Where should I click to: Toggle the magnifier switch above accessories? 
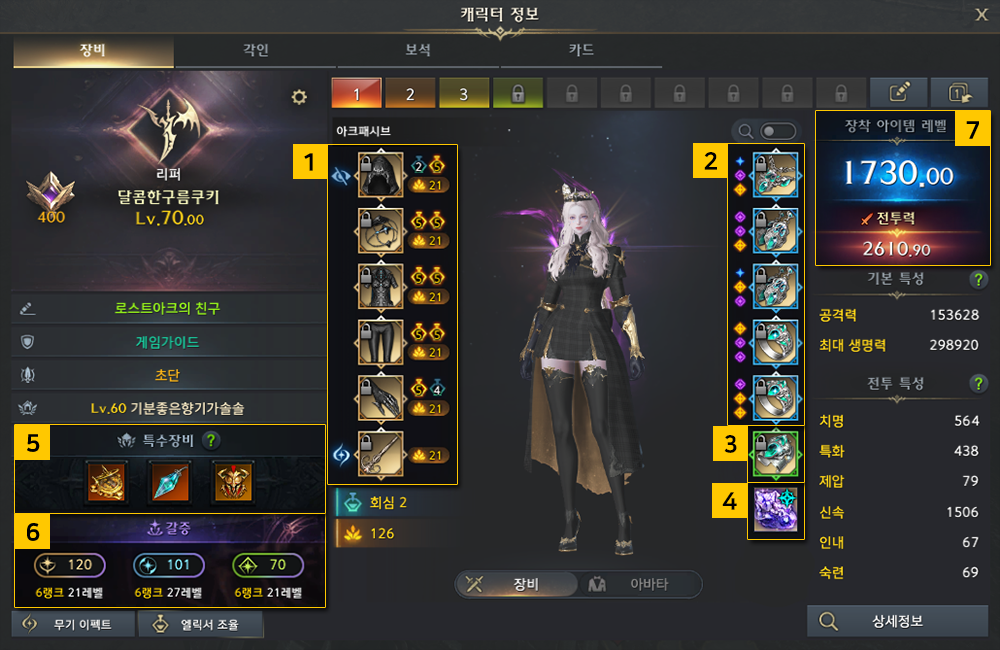(778, 131)
